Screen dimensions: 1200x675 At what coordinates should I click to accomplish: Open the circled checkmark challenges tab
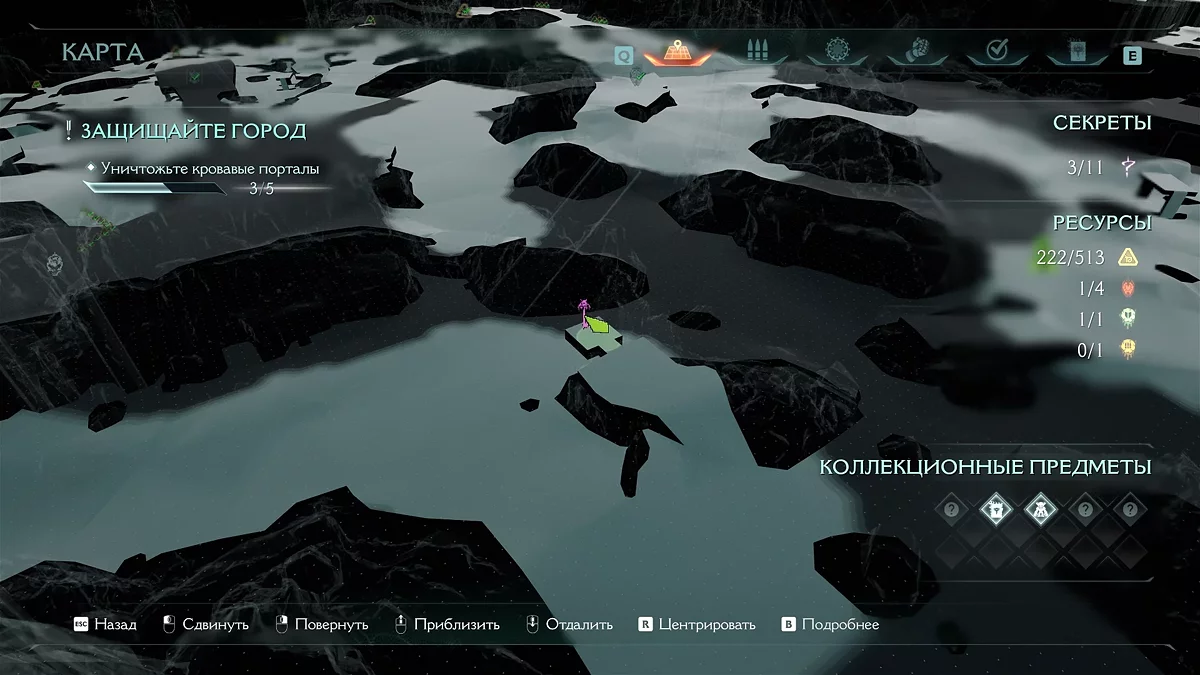coord(995,50)
